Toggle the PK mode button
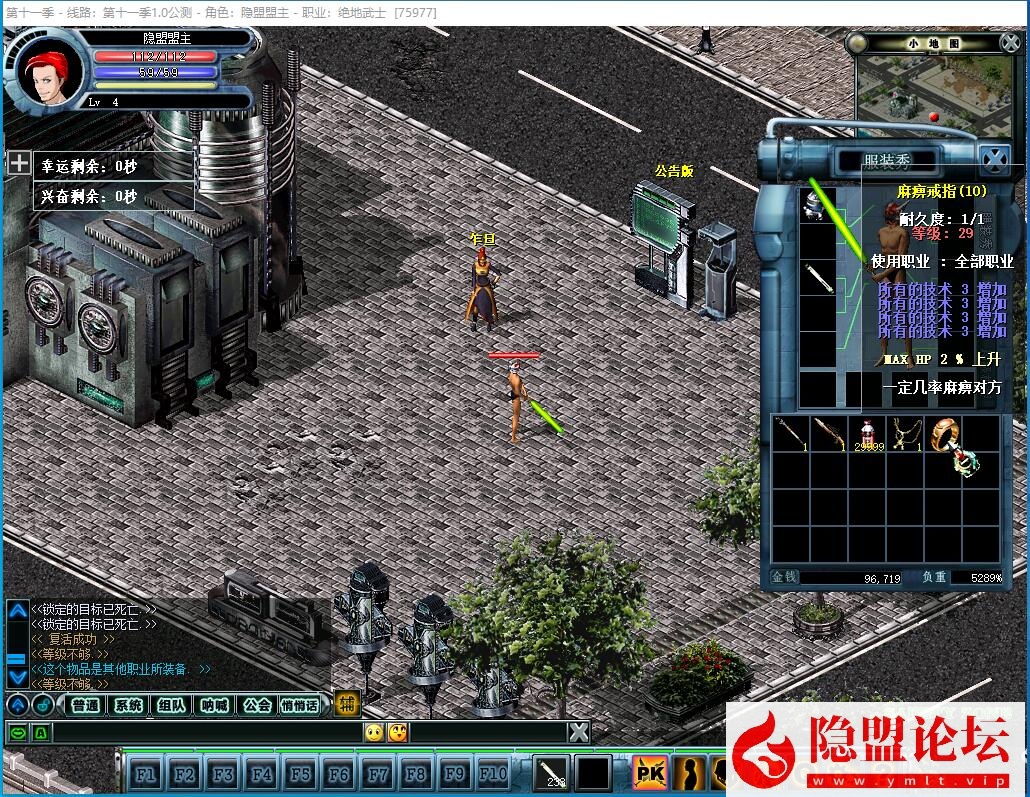 pyautogui.click(x=650, y=773)
